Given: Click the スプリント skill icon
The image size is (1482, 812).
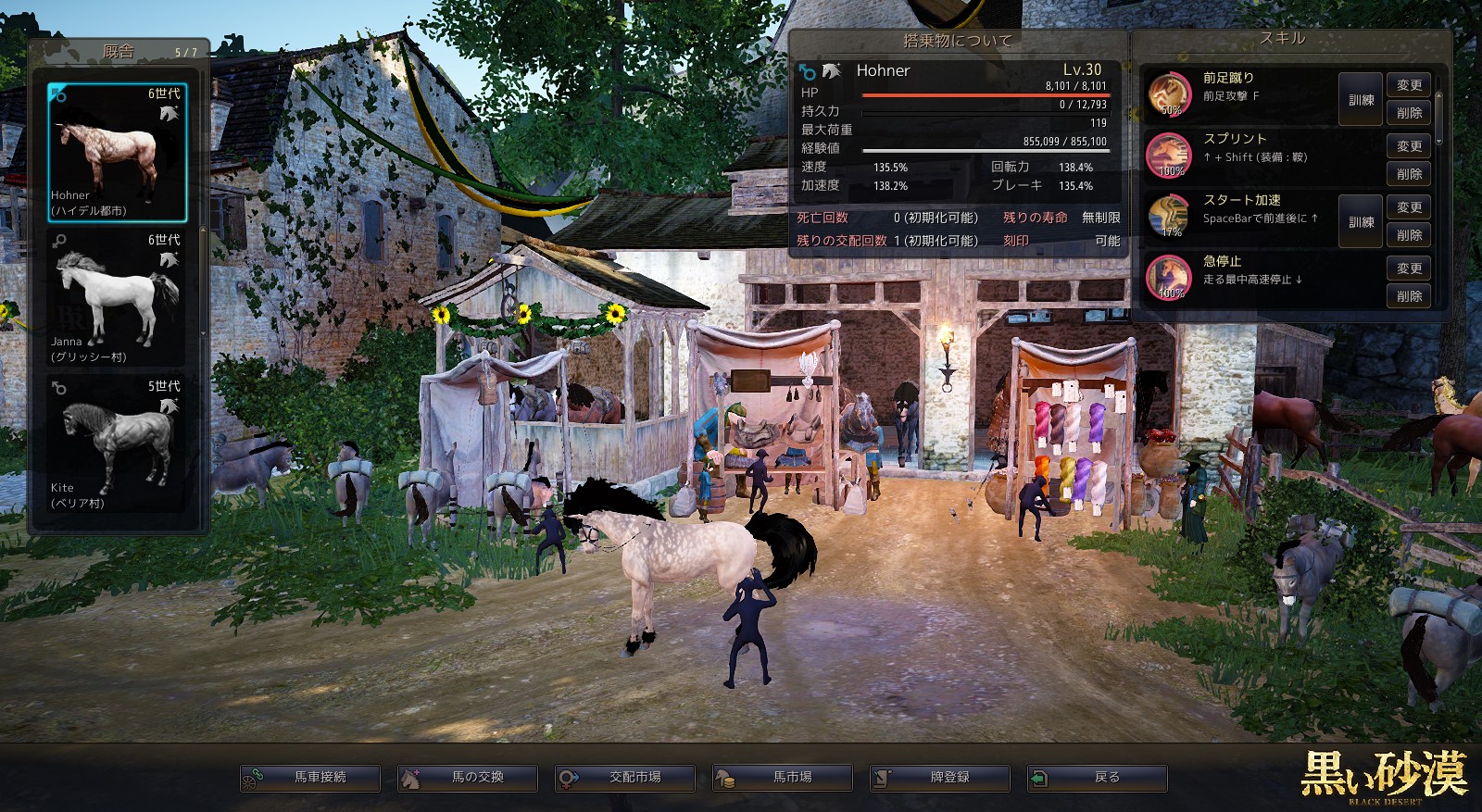Looking at the screenshot, I should coord(1169,155).
